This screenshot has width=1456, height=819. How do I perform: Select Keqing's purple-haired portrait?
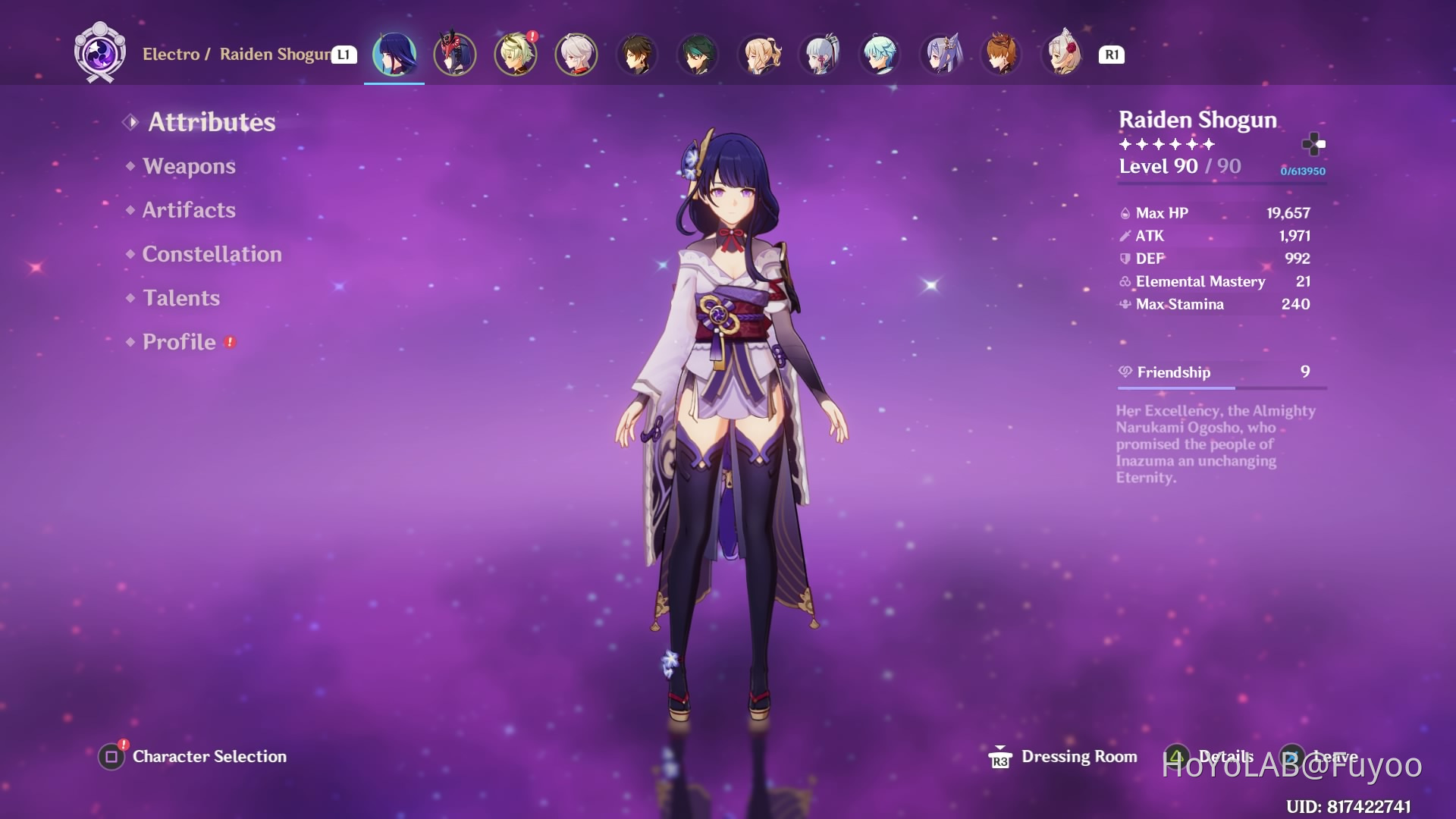click(941, 55)
